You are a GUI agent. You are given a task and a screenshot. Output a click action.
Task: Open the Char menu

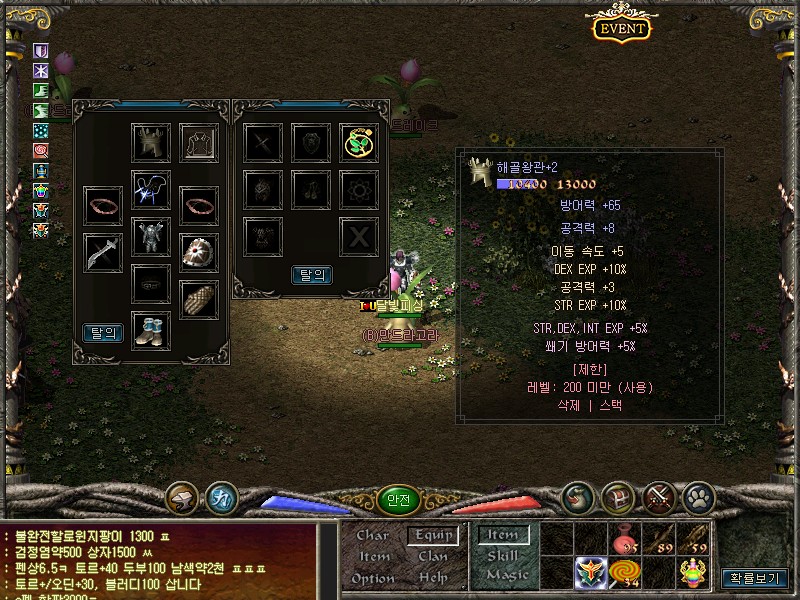373,535
